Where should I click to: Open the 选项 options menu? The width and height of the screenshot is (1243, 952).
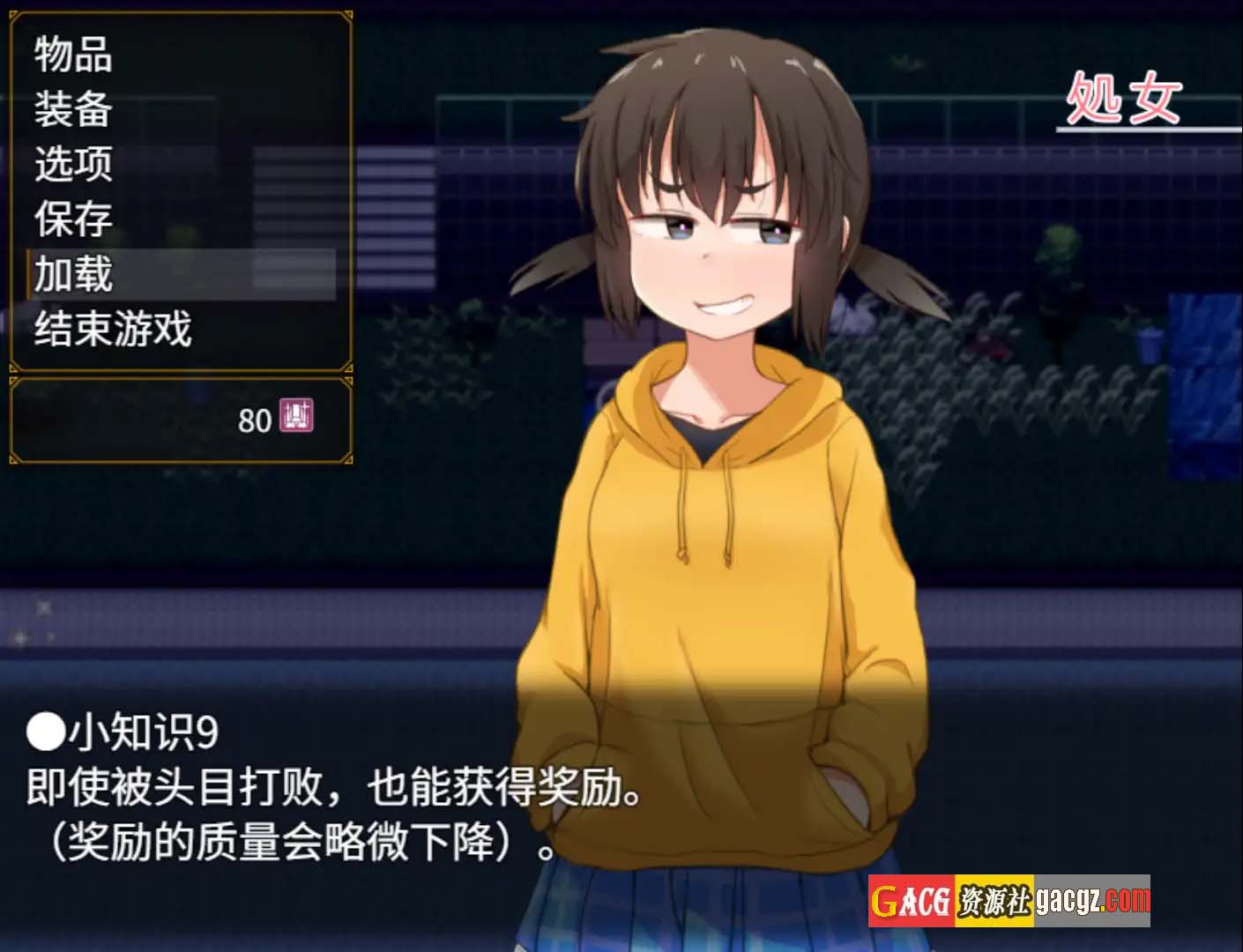tap(74, 164)
